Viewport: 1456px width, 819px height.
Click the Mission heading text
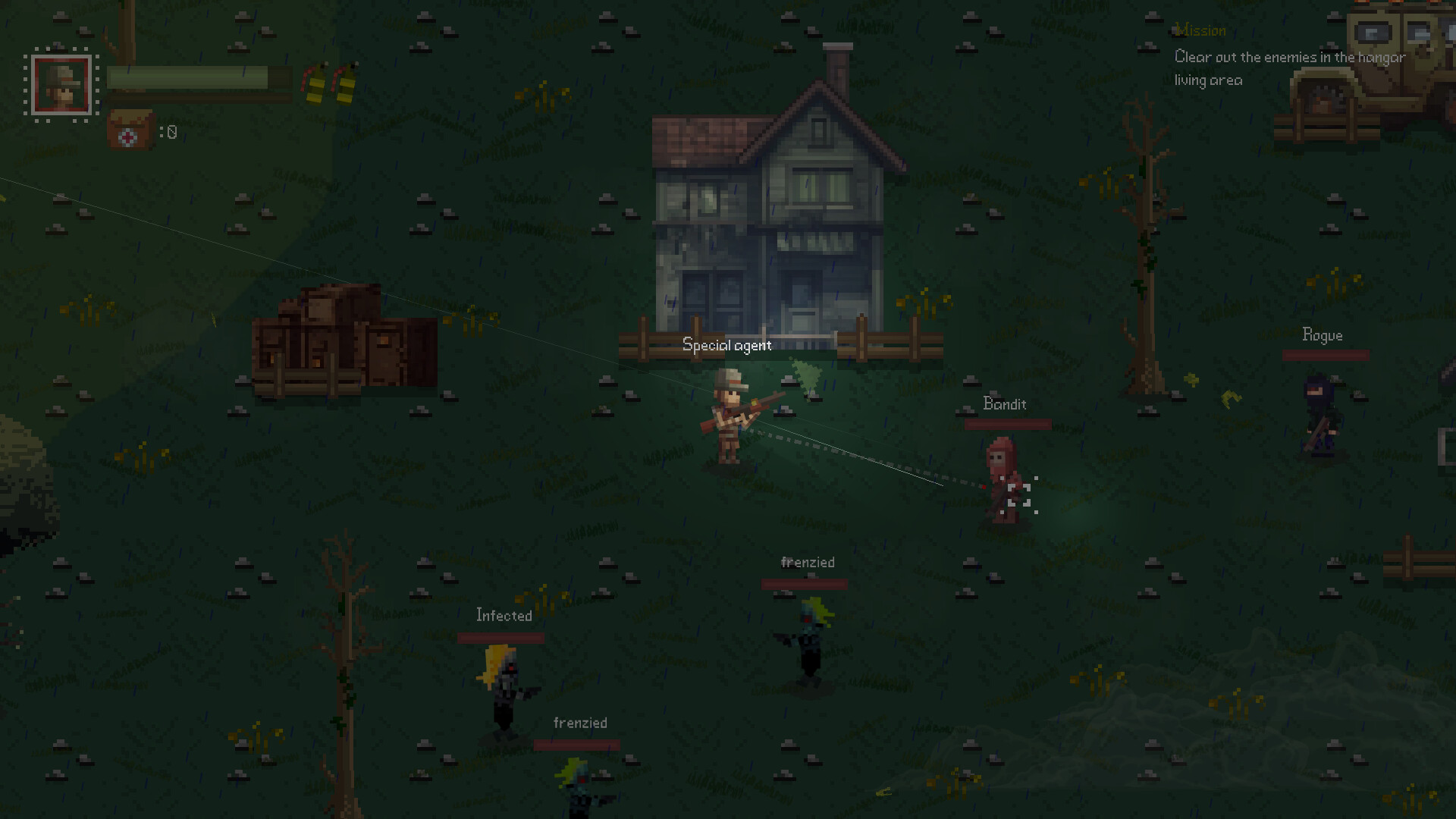[1200, 30]
